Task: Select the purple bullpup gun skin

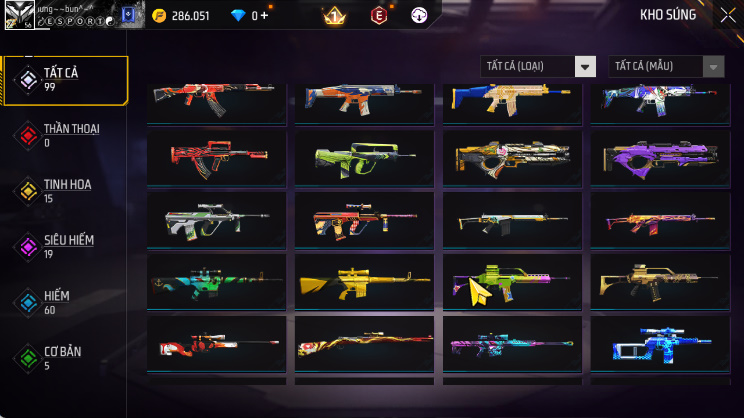Action: 658,155
